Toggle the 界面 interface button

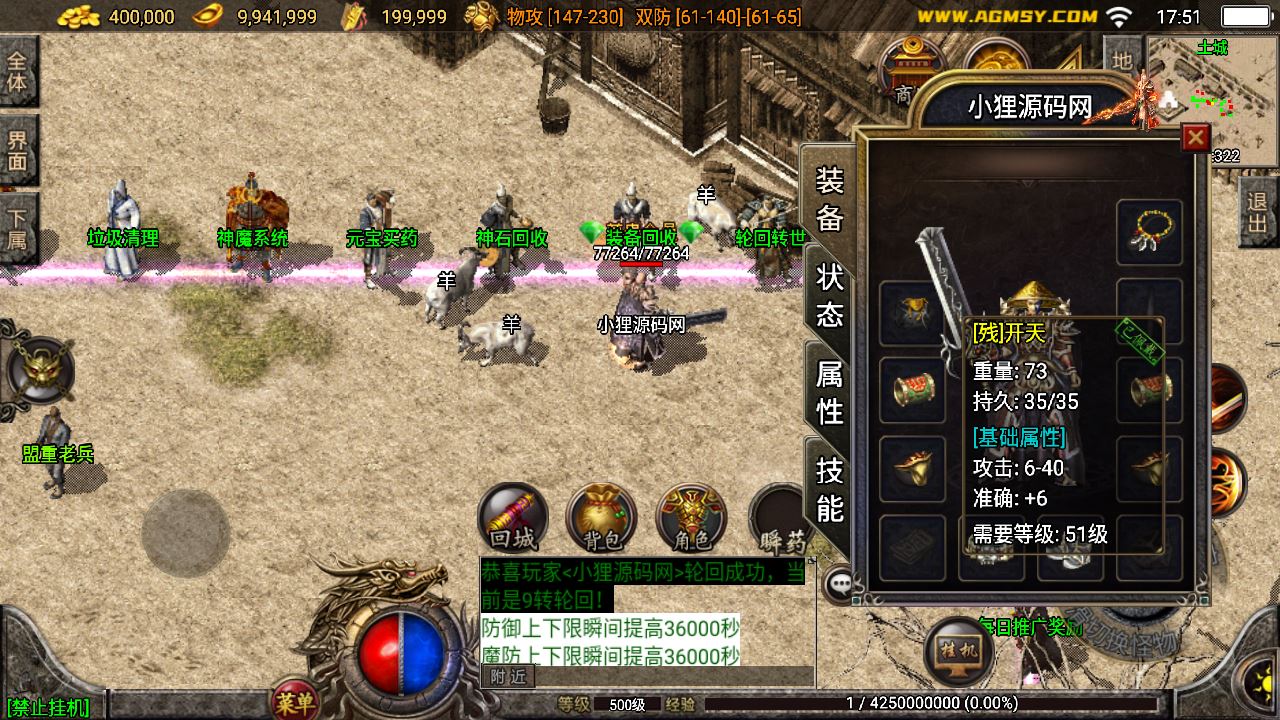(x=18, y=148)
